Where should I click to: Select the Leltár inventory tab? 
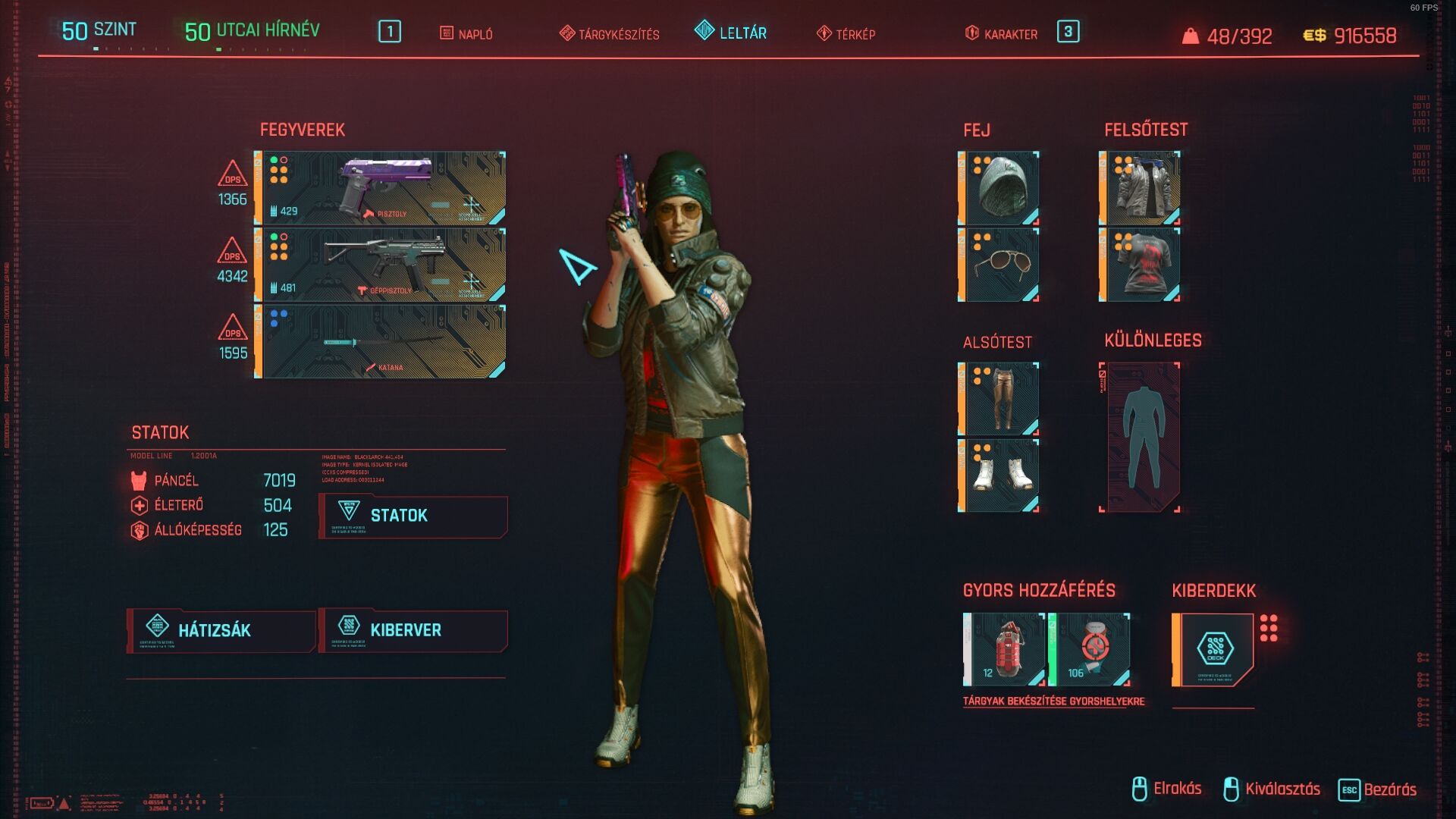pyautogui.click(x=731, y=33)
